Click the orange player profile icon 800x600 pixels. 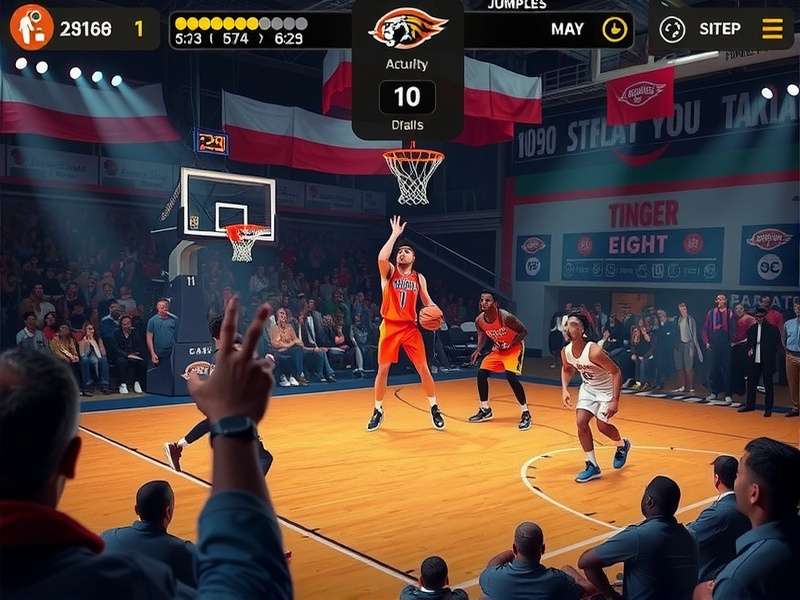pos(32,27)
